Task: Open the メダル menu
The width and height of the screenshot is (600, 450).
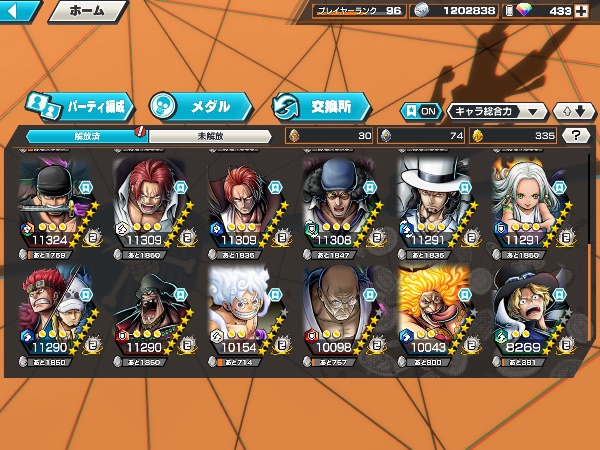Action: (x=200, y=105)
